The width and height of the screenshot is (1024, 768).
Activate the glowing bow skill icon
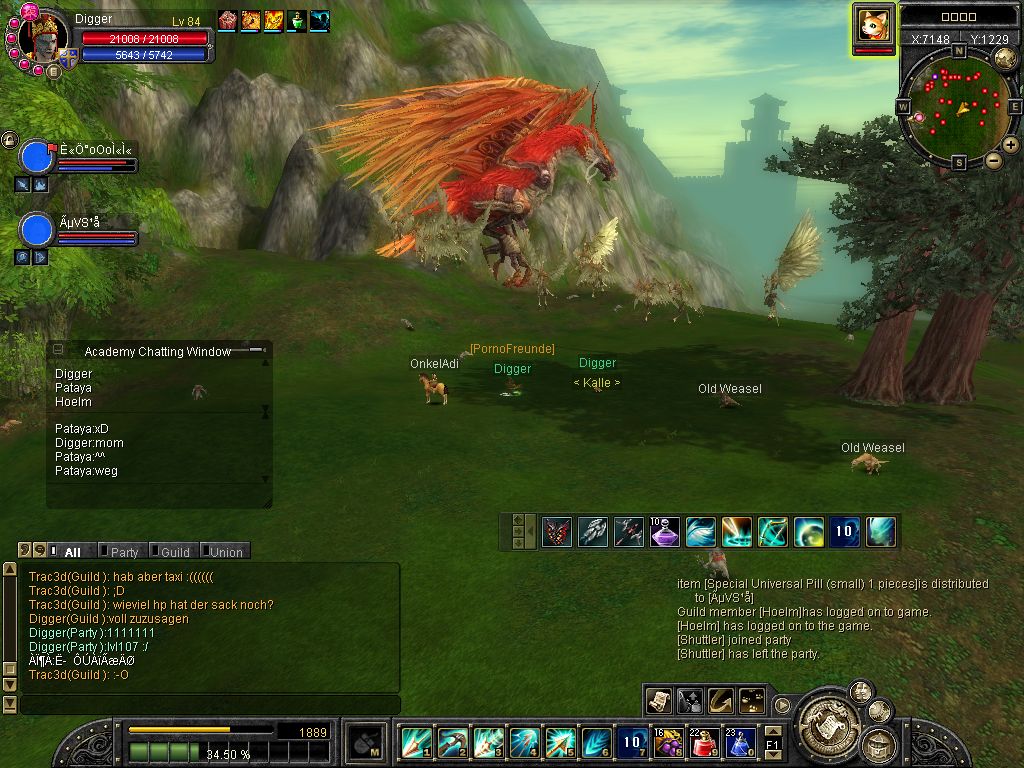[x=773, y=532]
